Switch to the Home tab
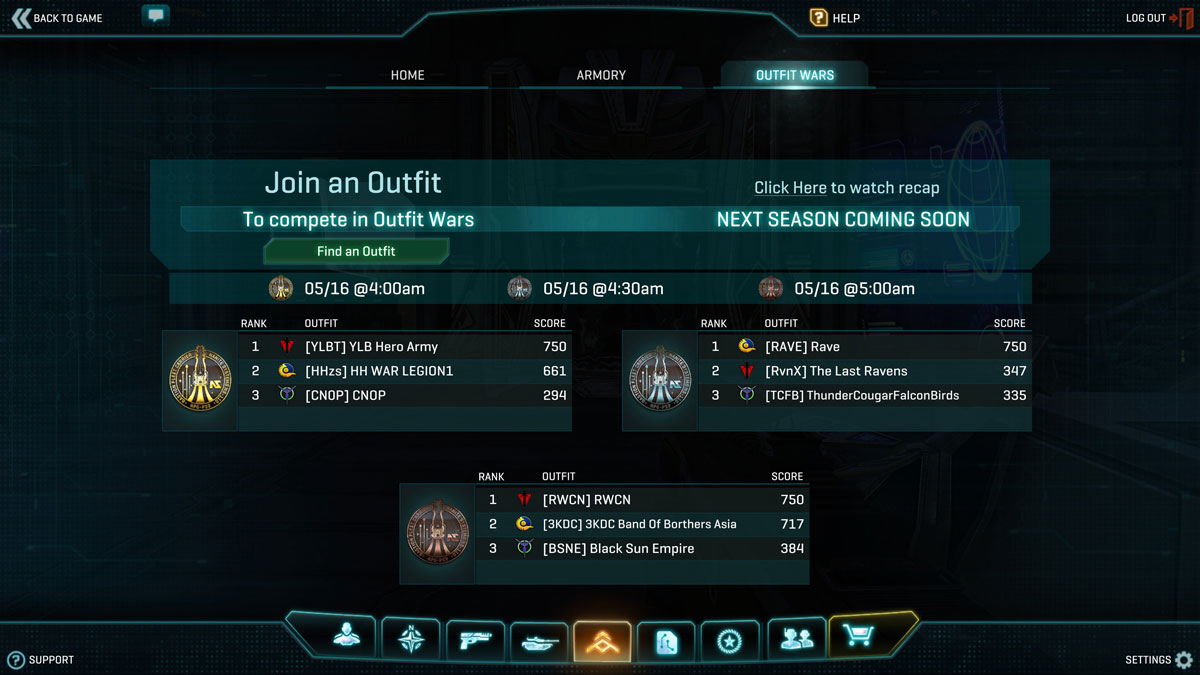1200x675 pixels. (407, 75)
